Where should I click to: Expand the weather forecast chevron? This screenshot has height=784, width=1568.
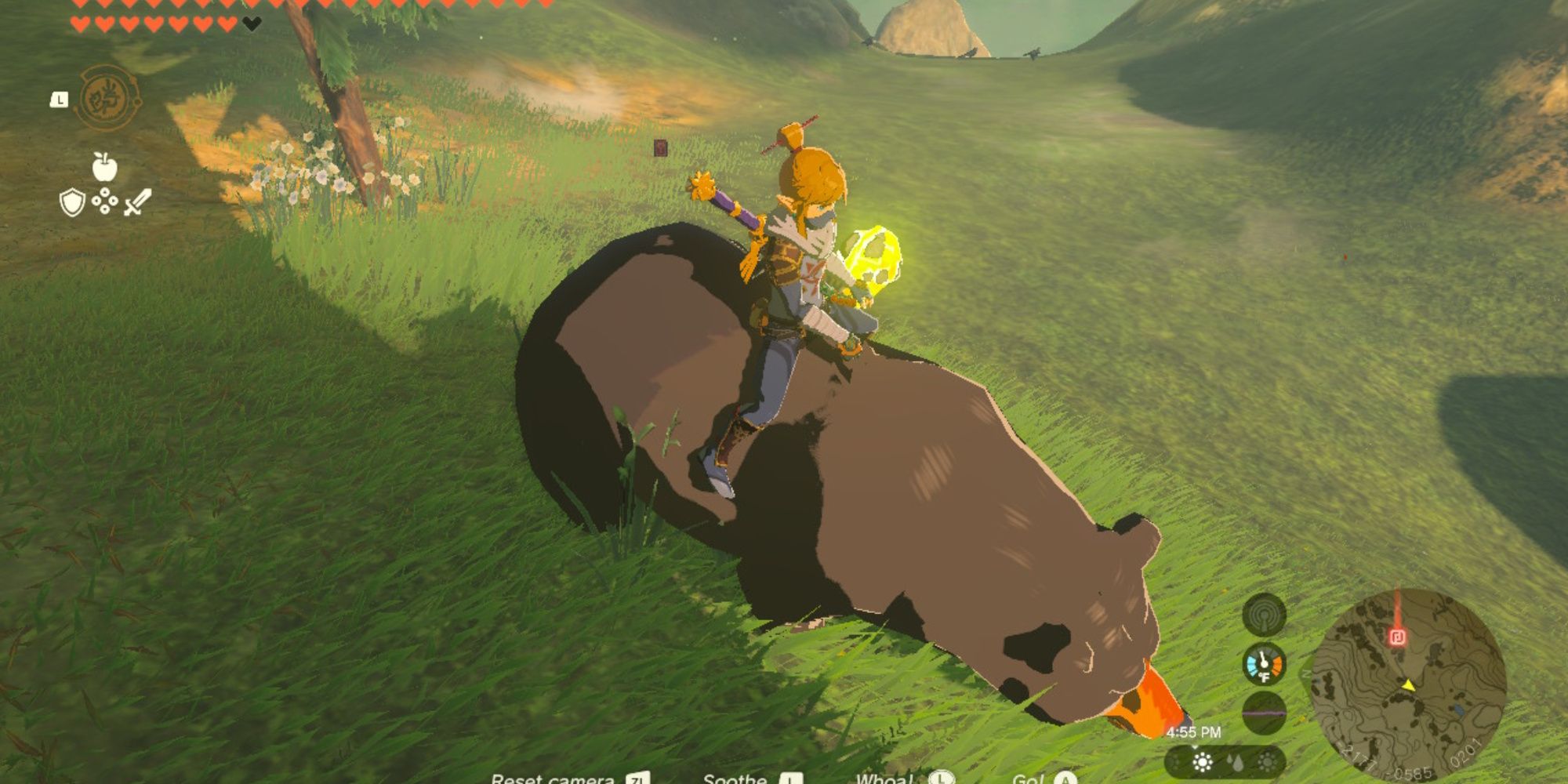click(1195, 747)
